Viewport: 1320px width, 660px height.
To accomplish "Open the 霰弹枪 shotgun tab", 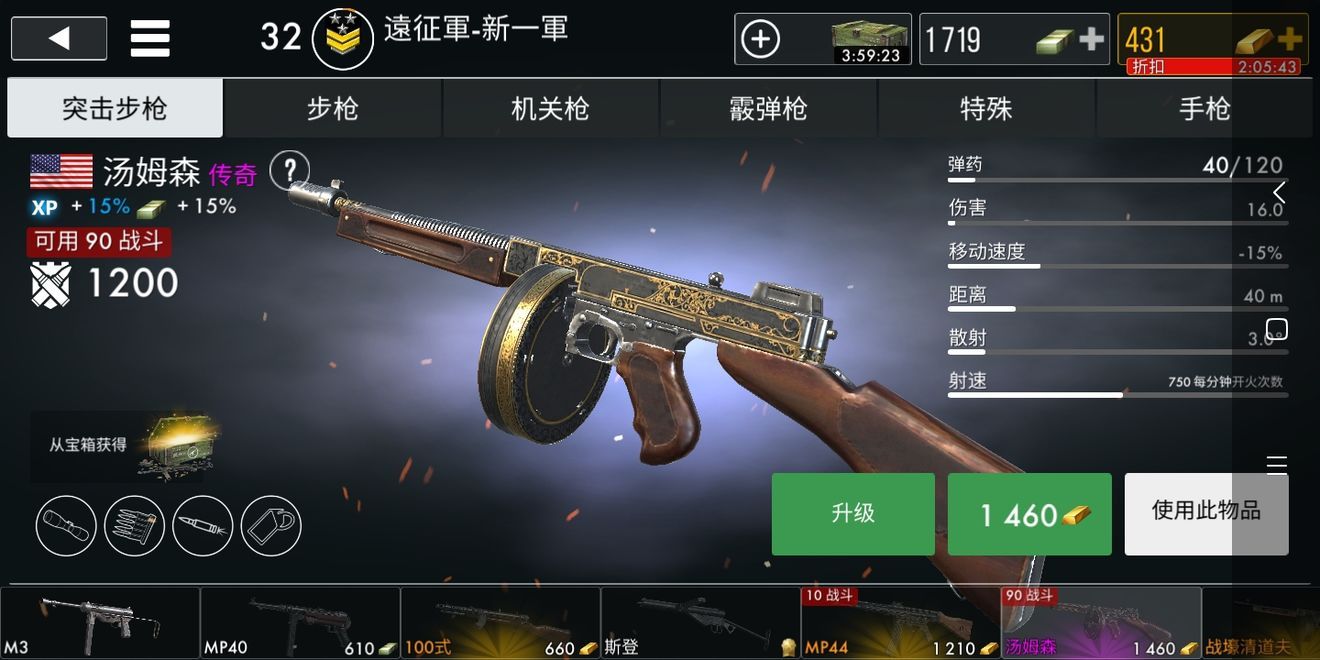I will pyautogui.click(x=768, y=108).
